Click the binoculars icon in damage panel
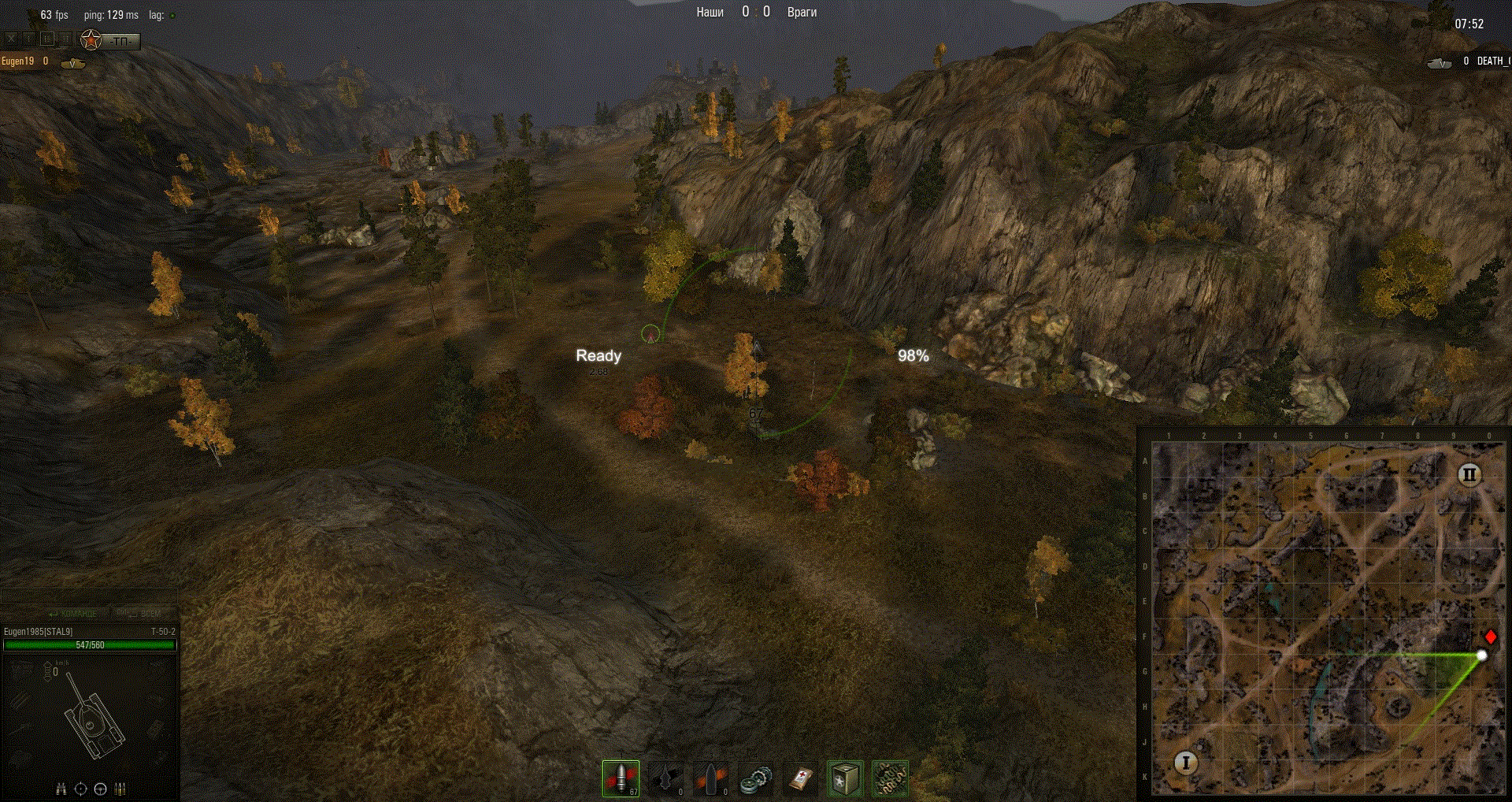Screen dimensions: 1512x802 point(61,789)
